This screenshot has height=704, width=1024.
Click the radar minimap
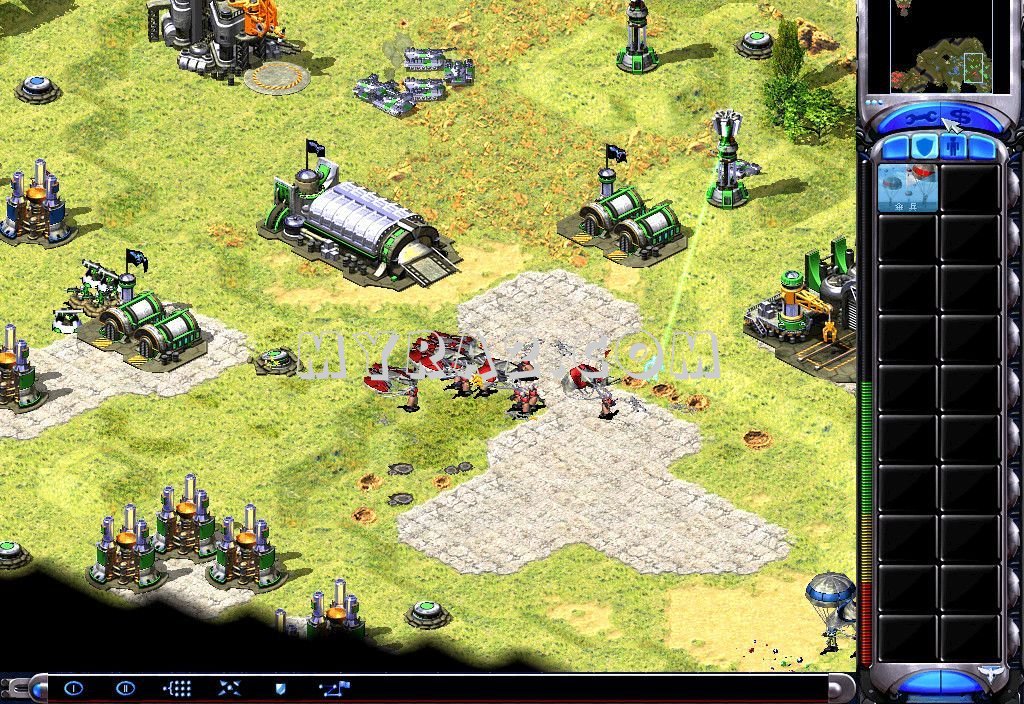[939, 46]
